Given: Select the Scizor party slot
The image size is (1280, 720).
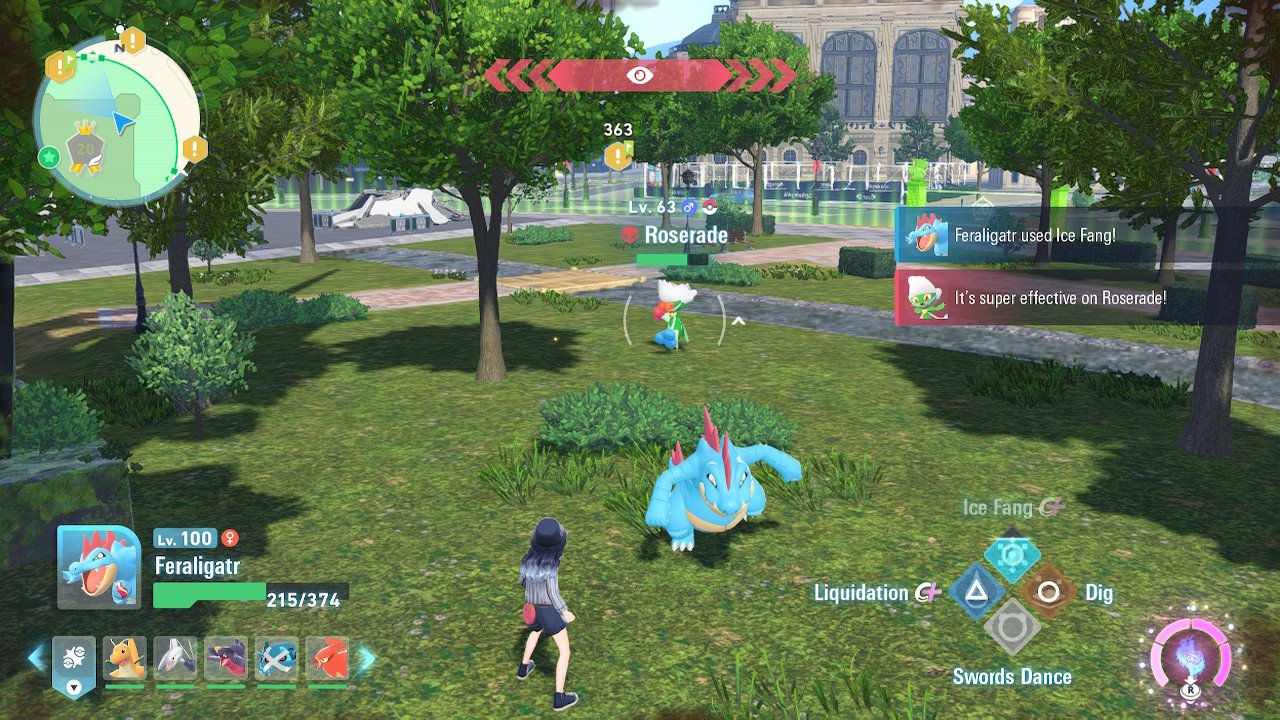Looking at the screenshot, I should click(327, 658).
